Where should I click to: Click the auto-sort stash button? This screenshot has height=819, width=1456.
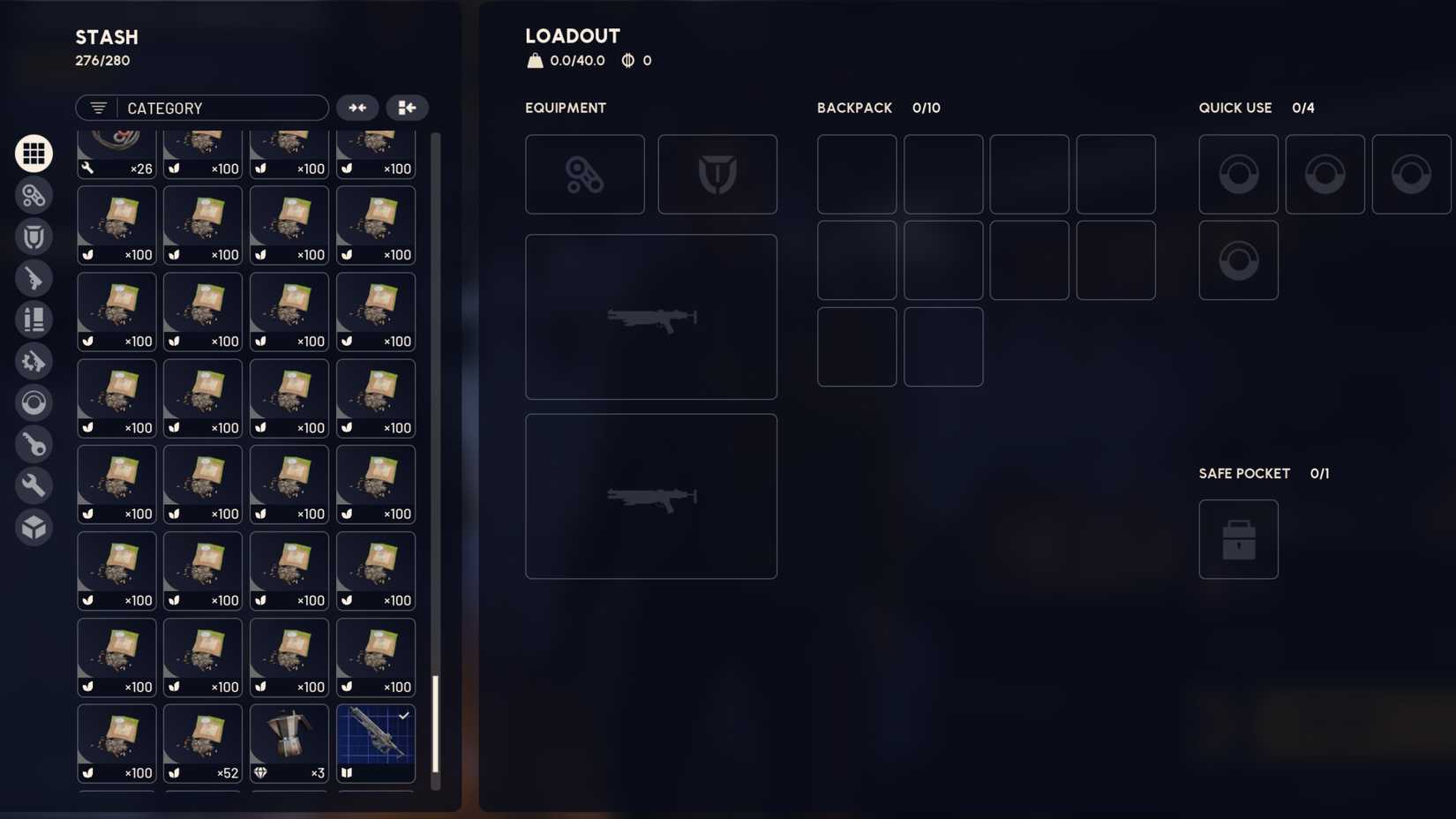pyautogui.click(x=407, y=107)
